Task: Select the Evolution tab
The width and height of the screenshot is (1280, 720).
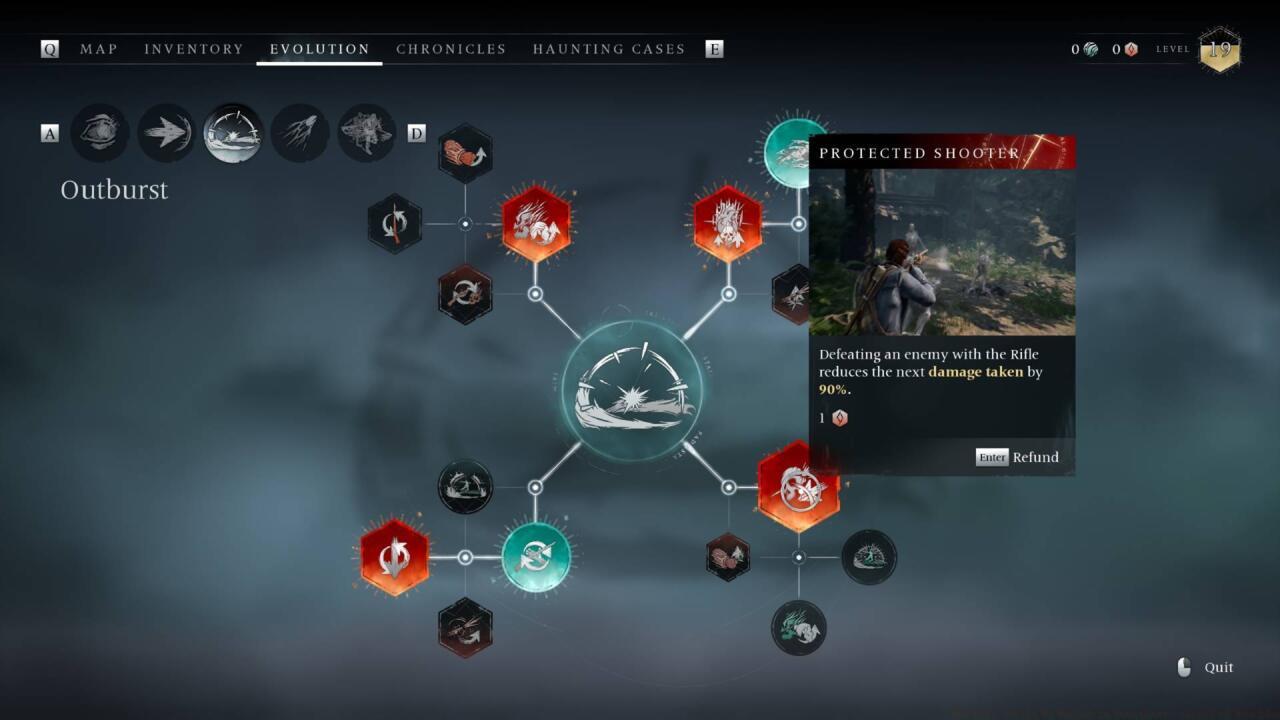Action: coord(320,49)
